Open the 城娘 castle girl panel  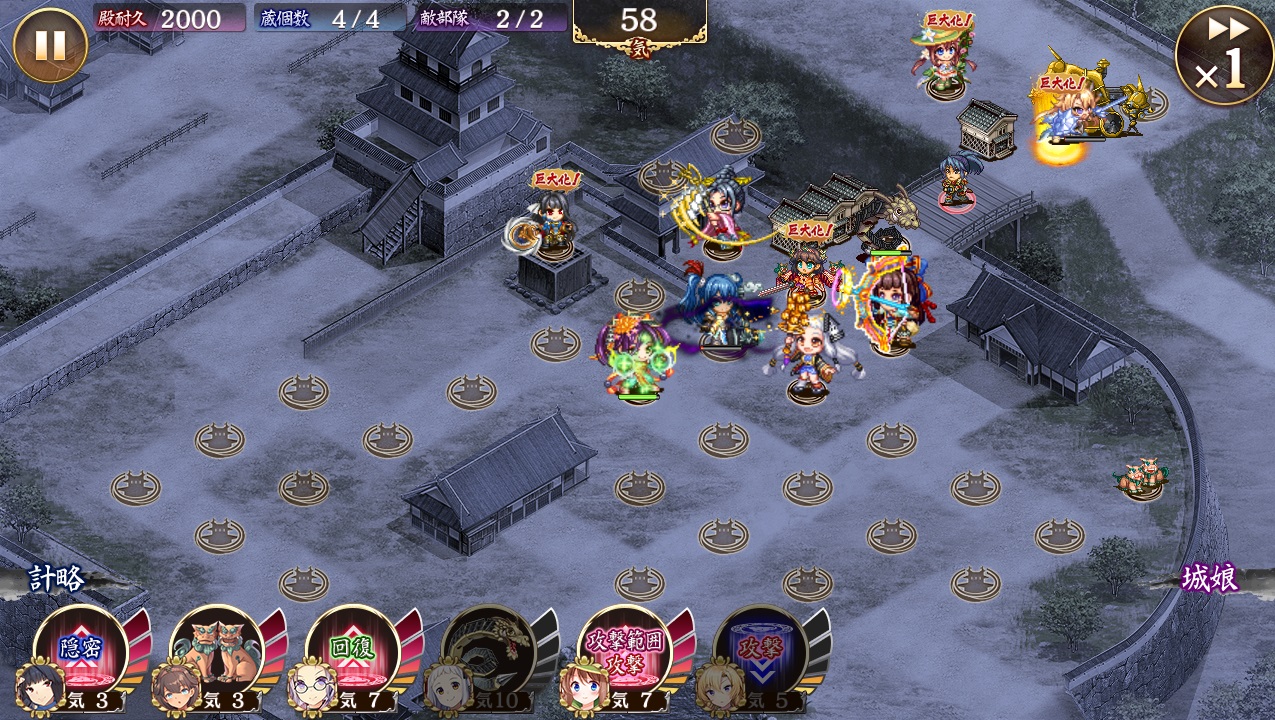1210,579
